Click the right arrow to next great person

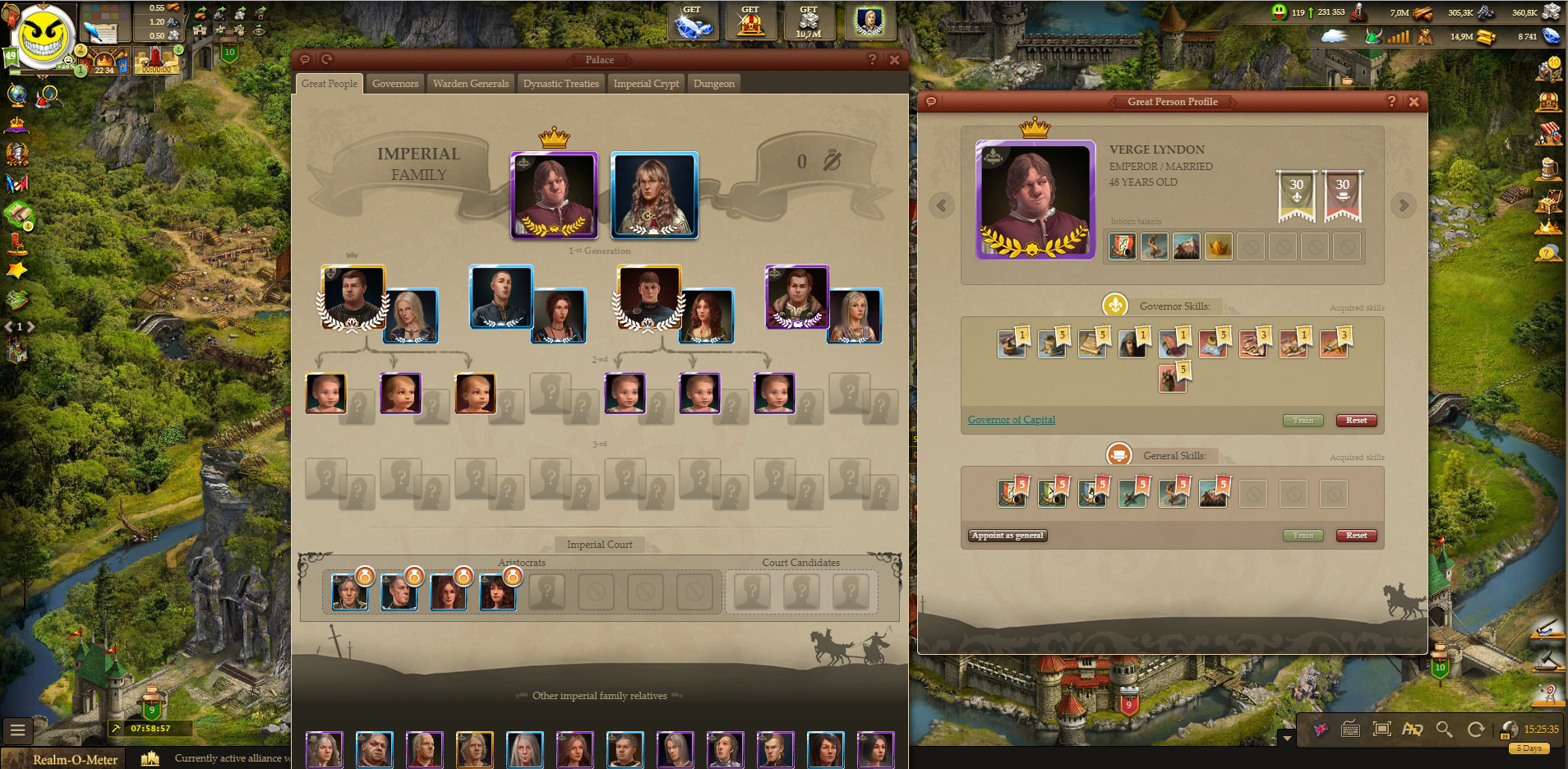(1404, 205)
